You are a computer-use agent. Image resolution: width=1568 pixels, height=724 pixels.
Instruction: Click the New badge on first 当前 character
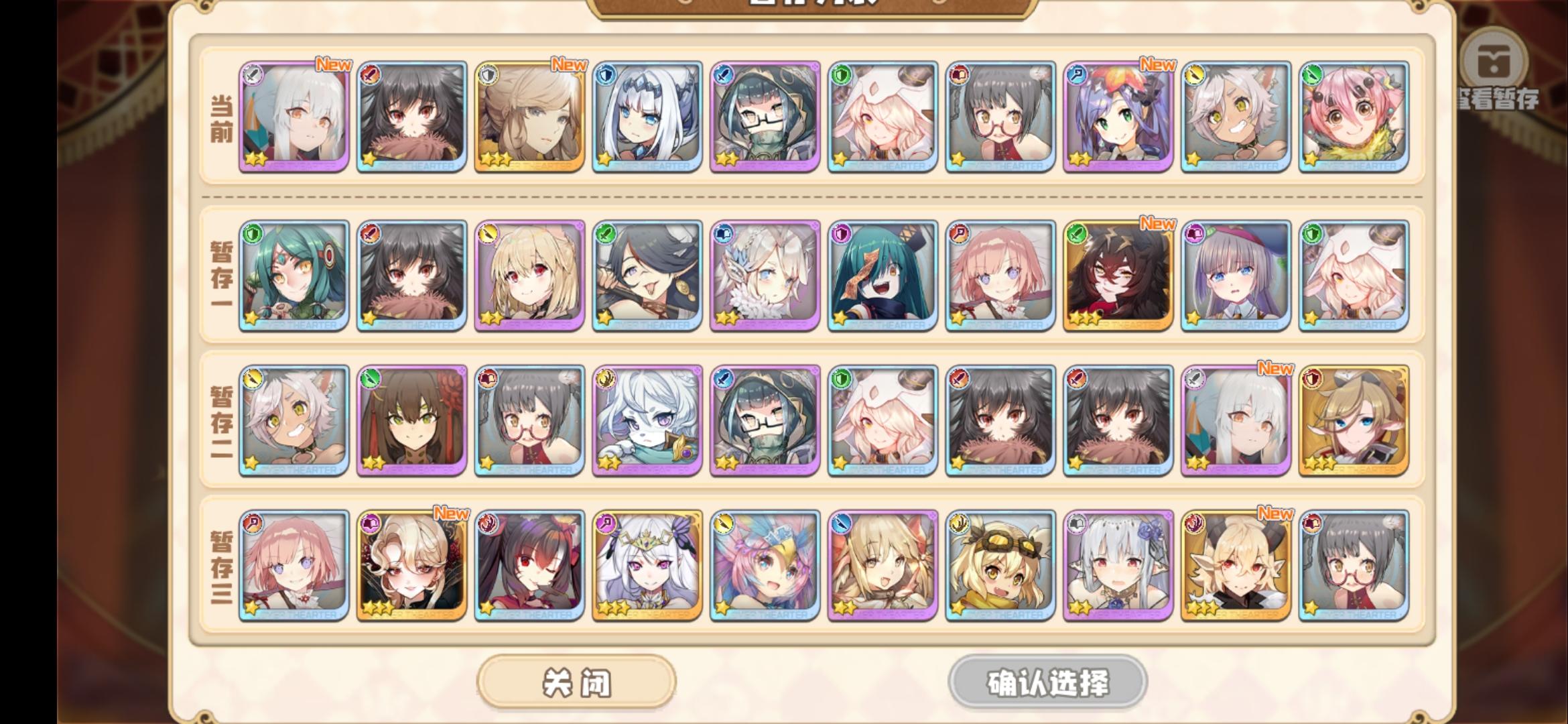coord(333,65)
